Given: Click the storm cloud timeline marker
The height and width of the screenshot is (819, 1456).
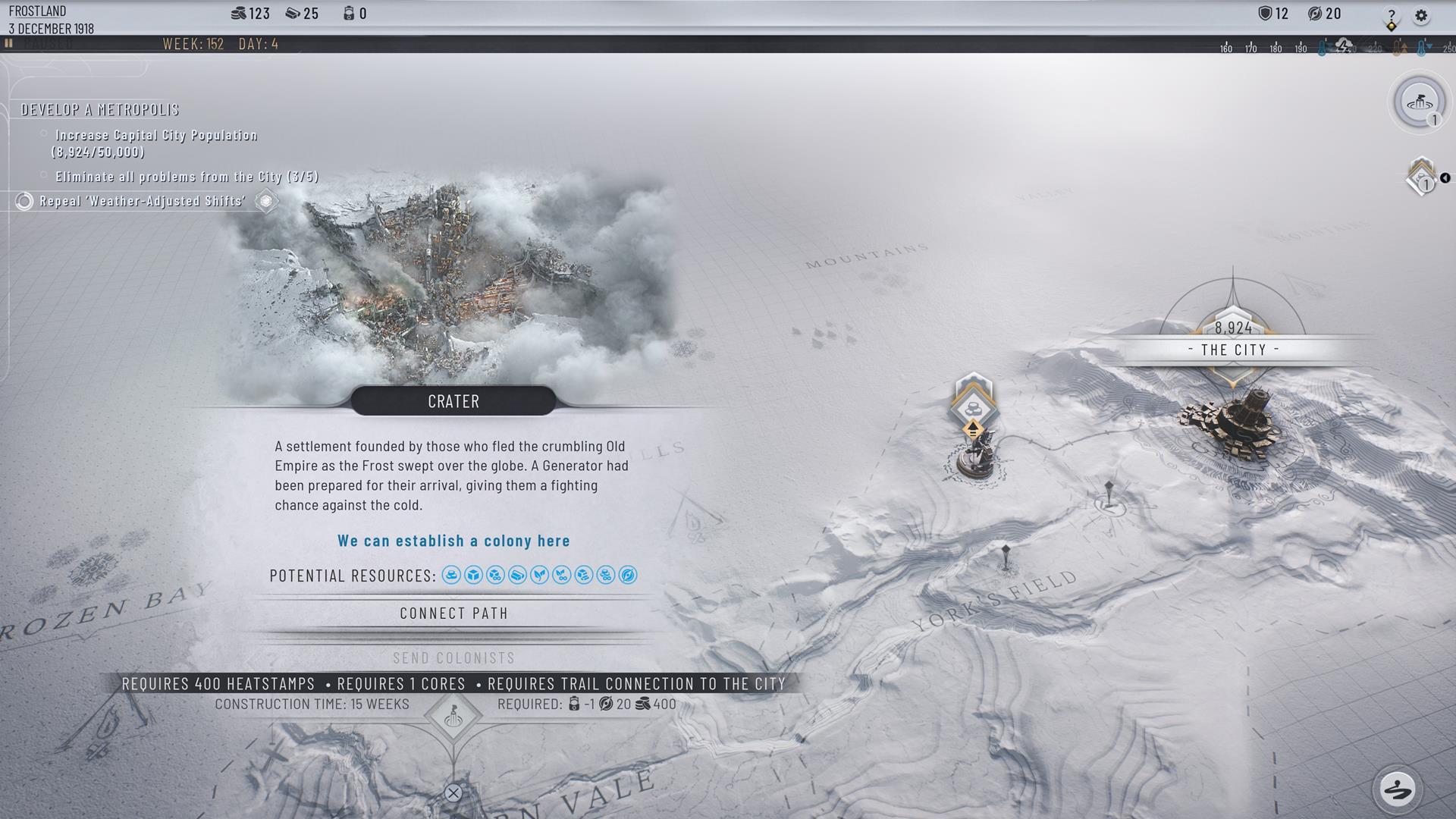Looking at the screenshot, I should tap(1344, 46).
